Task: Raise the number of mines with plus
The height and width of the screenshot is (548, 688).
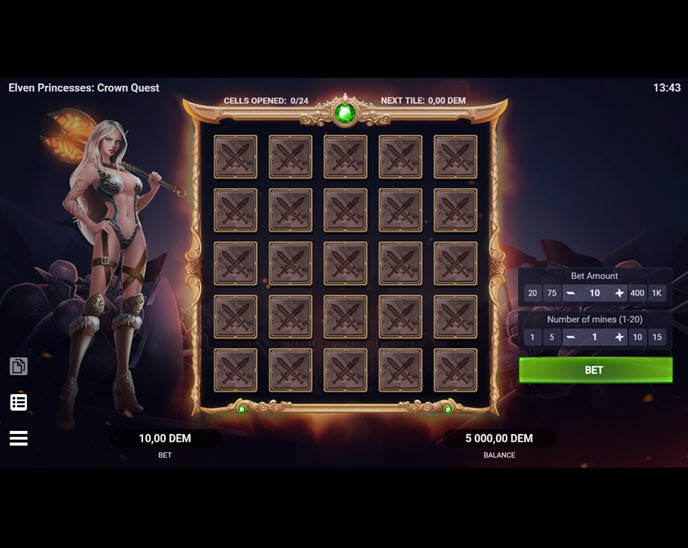Action: click(619, 337)
